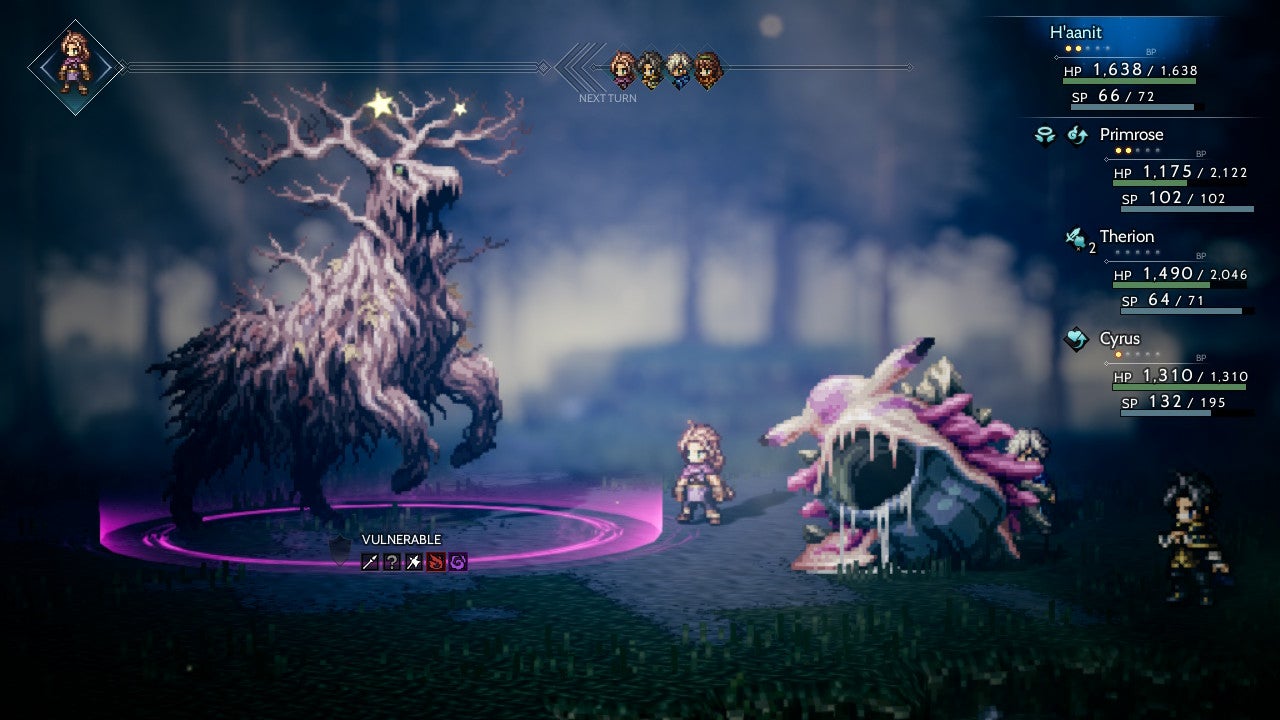This screenshot has width=1280, height=720.
Task: Select the purple dark swirl weakness icon
Action: (x=458, y=562)
